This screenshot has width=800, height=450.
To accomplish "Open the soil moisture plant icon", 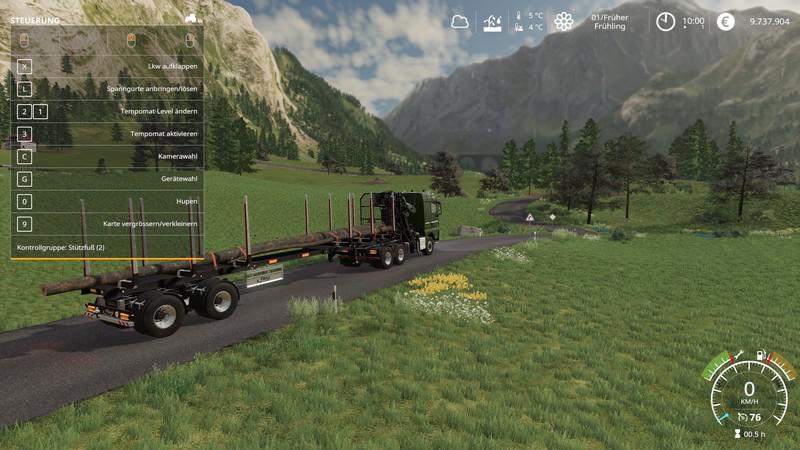I will coord(493,21).
